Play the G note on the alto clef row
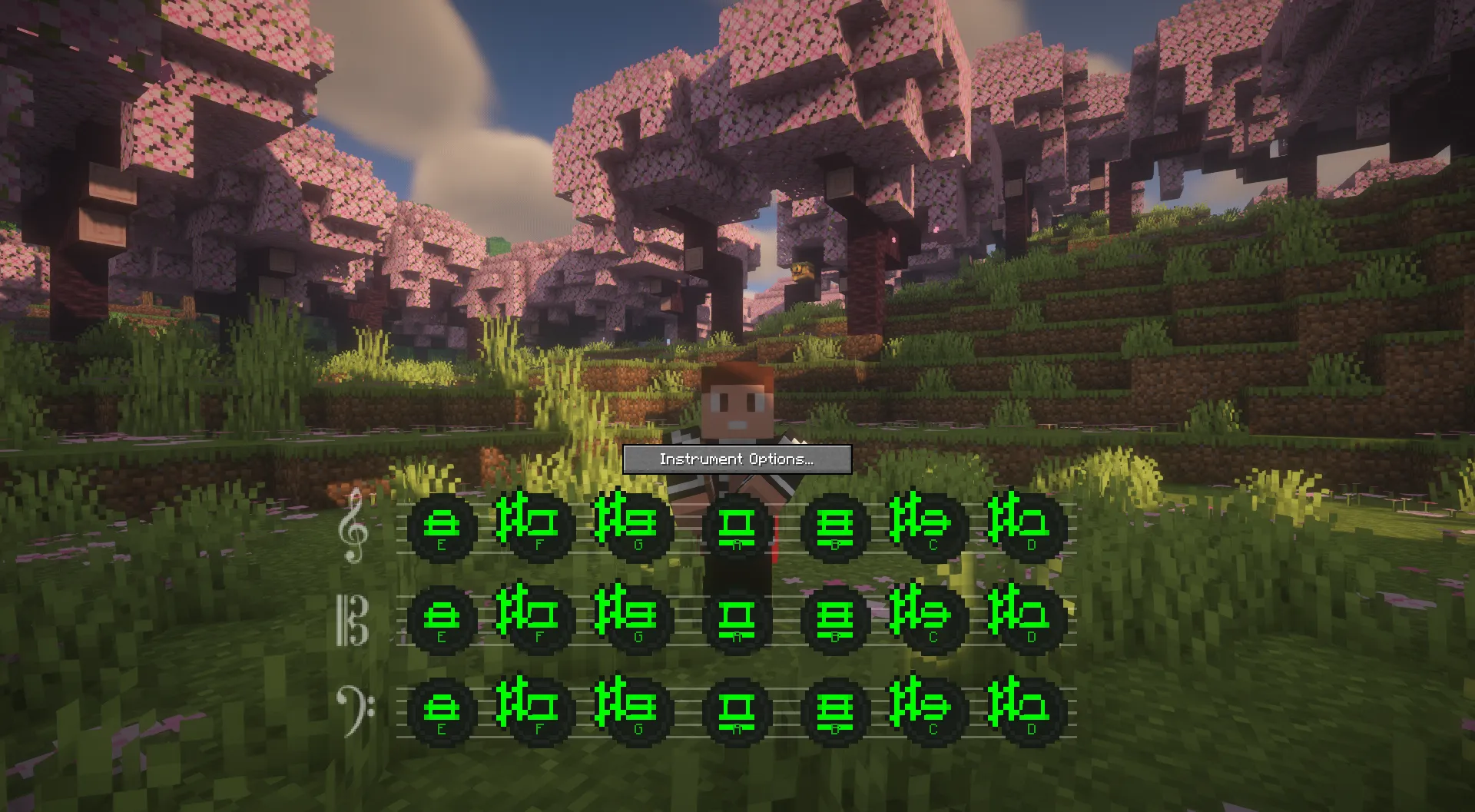 (x=635, y=618)
